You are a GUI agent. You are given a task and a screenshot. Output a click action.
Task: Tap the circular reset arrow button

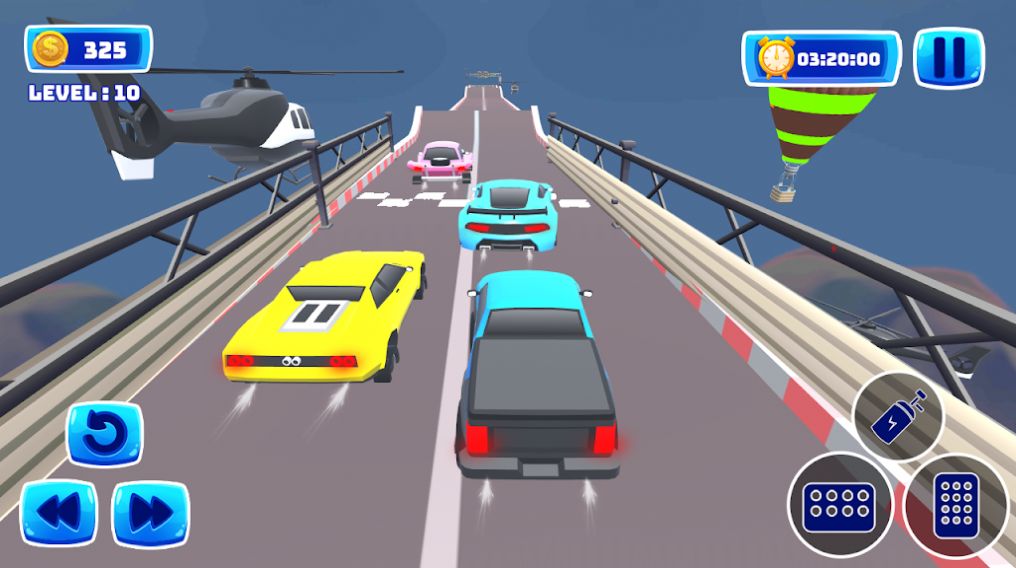(105, 434)
